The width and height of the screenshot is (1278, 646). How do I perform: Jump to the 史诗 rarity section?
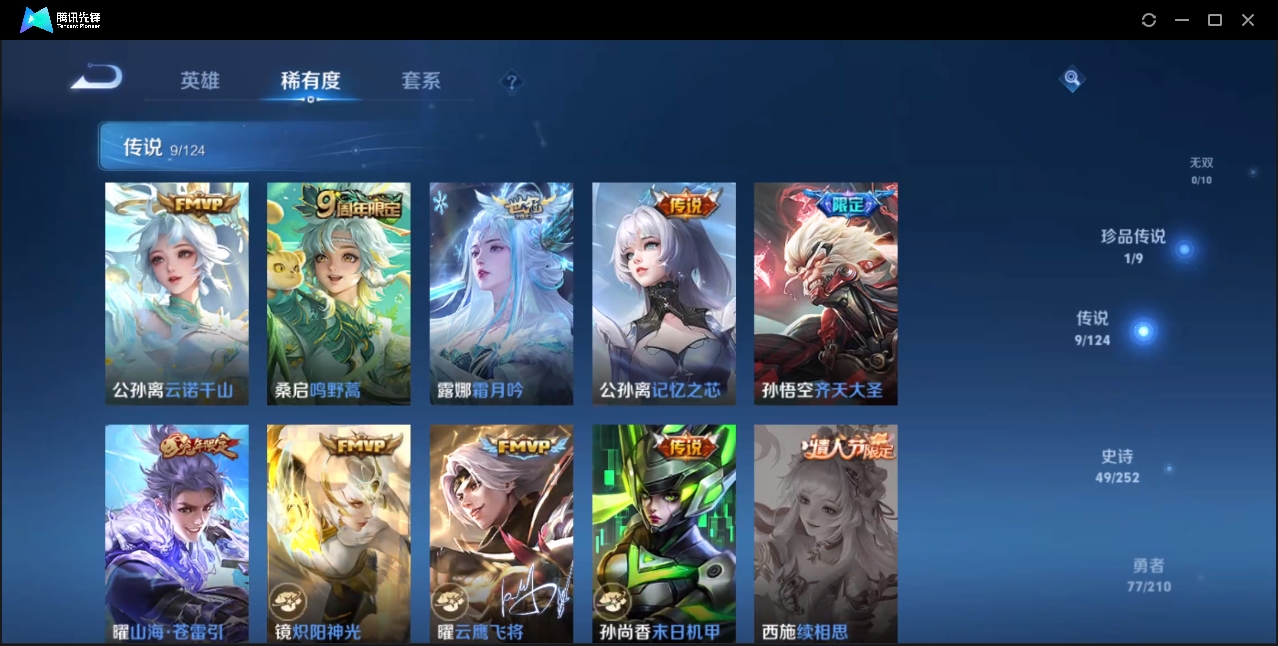(x=1118, y=466)
